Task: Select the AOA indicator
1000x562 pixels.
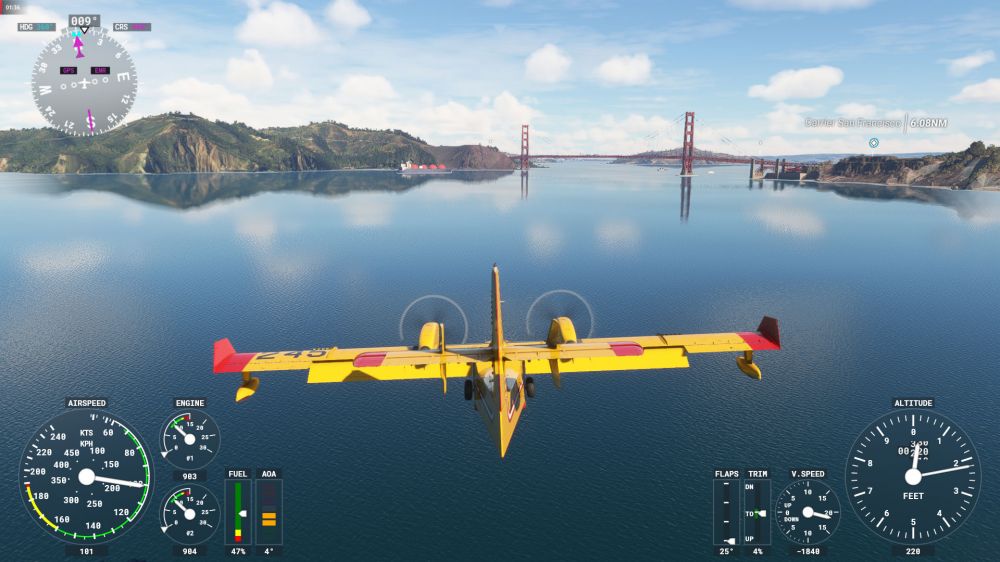Action: click(269, 511)
